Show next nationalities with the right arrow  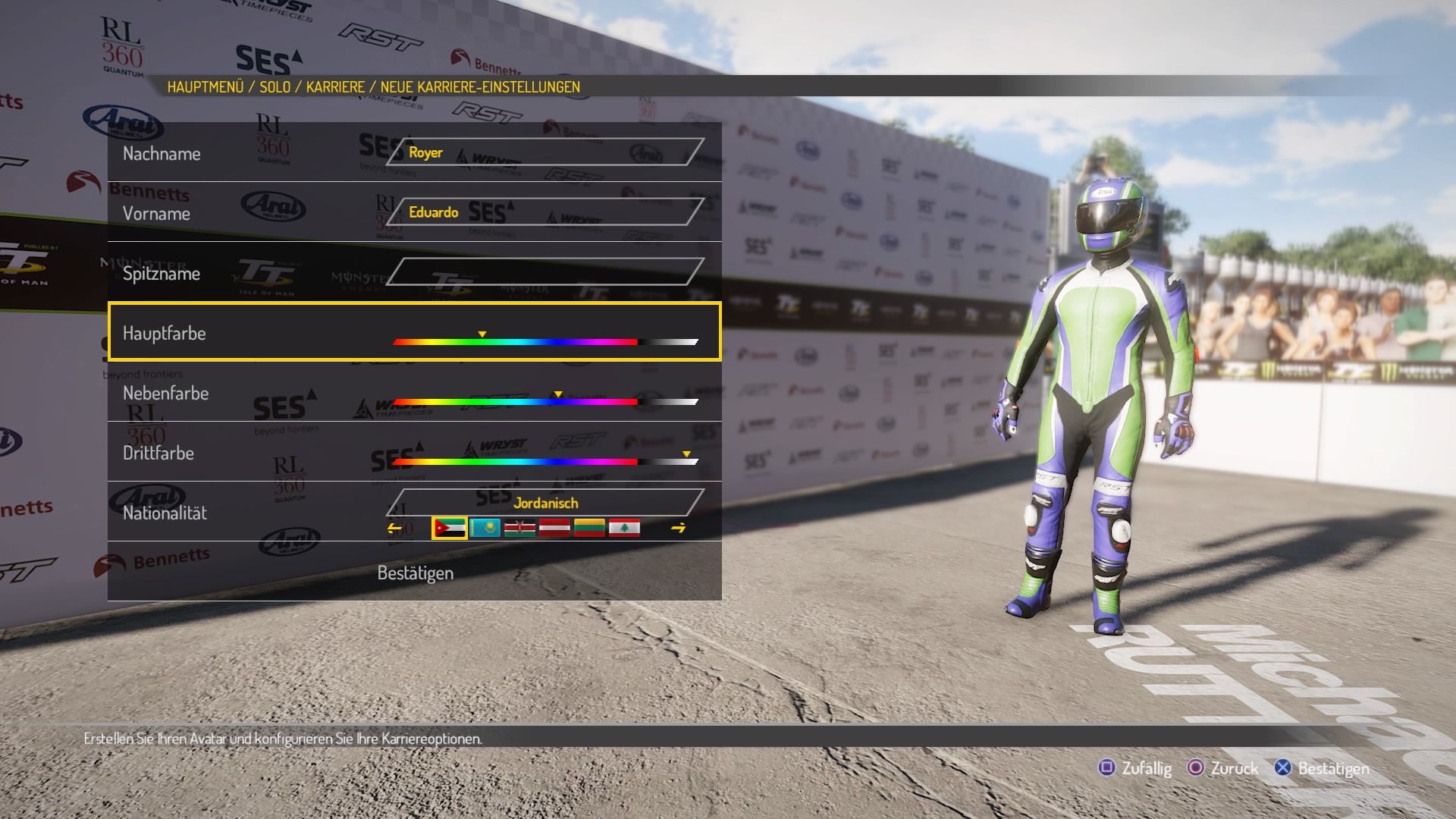[678, 529]
